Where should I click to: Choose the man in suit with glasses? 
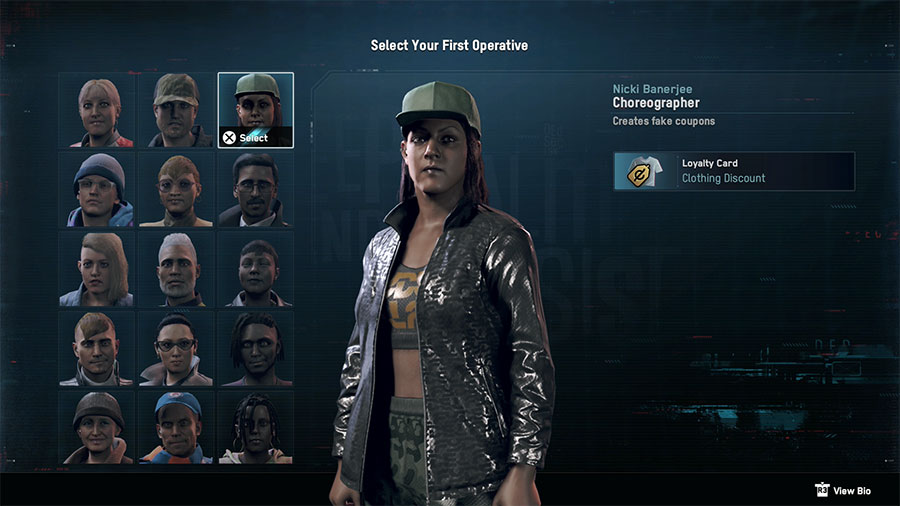pos(255,190)
